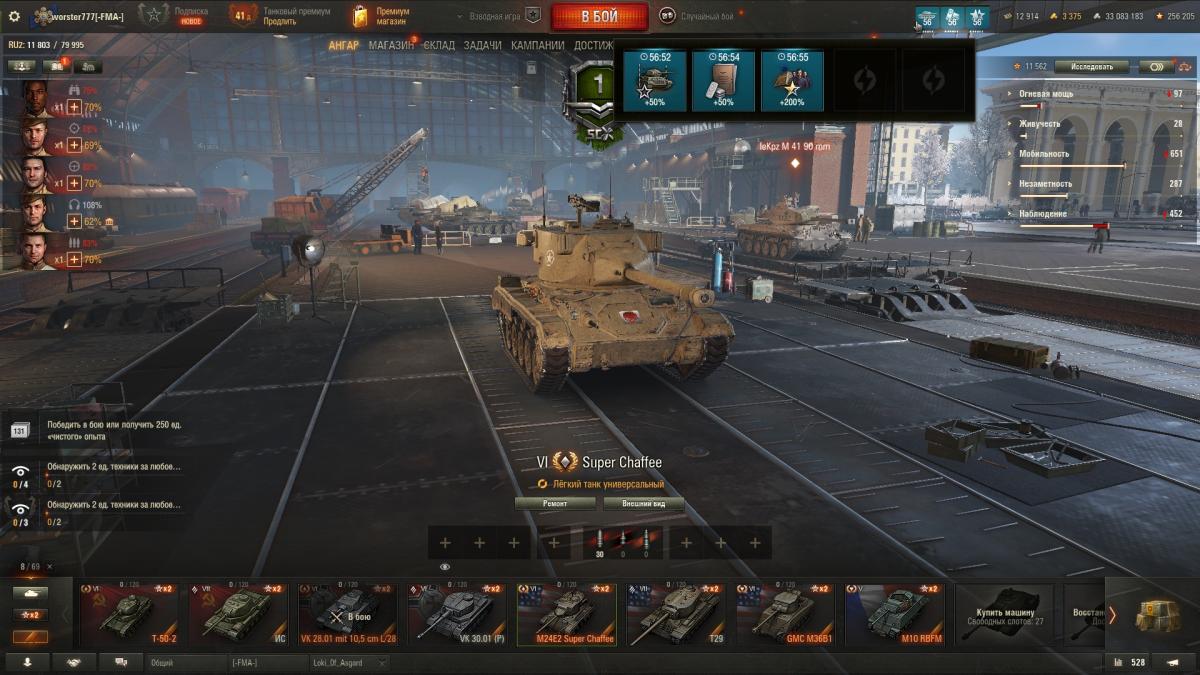This screenshot has width=1200, height=675.
Task: Select the M10 RBFM tank
Action: click(x=897, y=614)
